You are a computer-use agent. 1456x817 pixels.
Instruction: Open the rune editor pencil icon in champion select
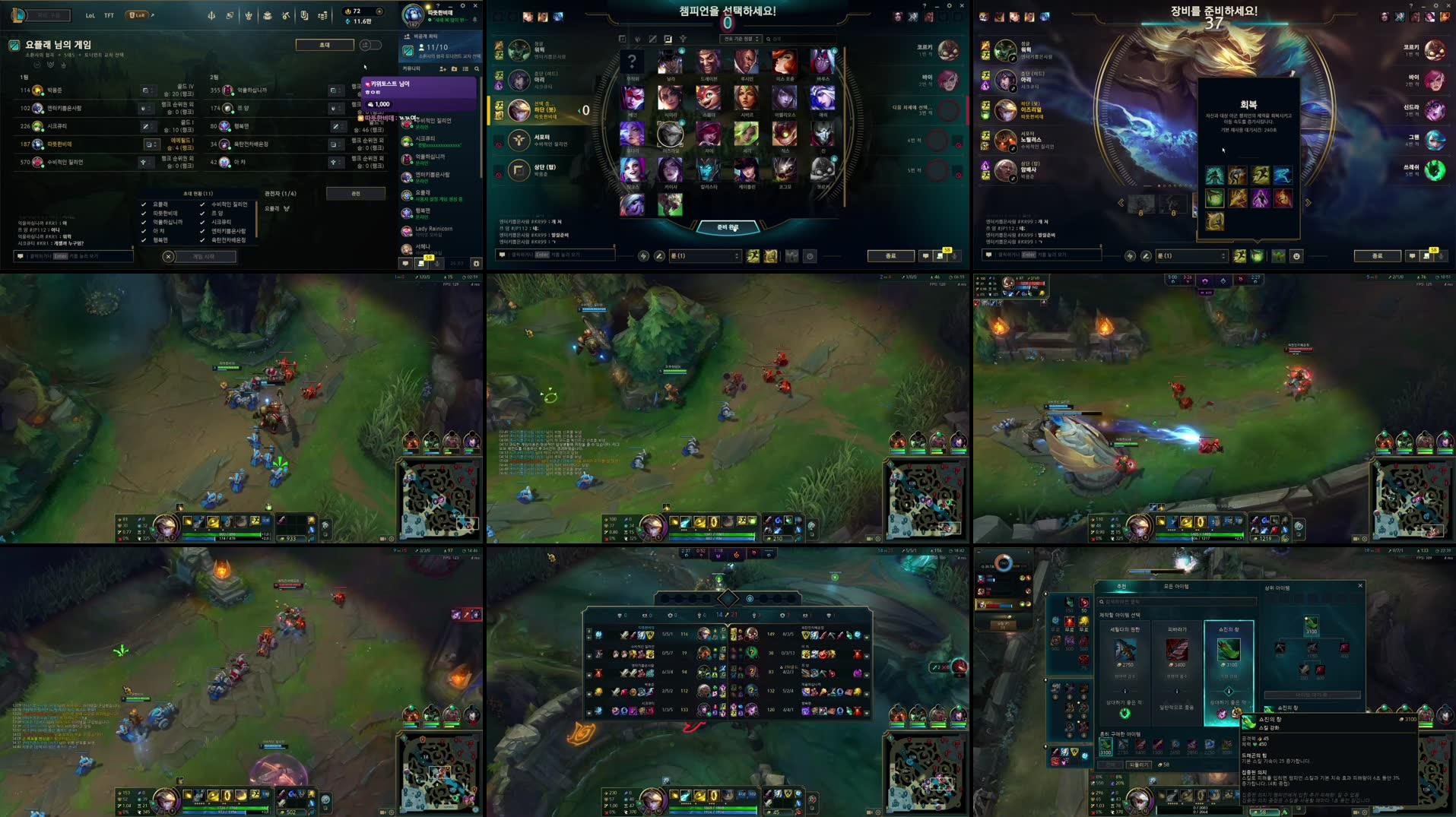coord(660,255)
